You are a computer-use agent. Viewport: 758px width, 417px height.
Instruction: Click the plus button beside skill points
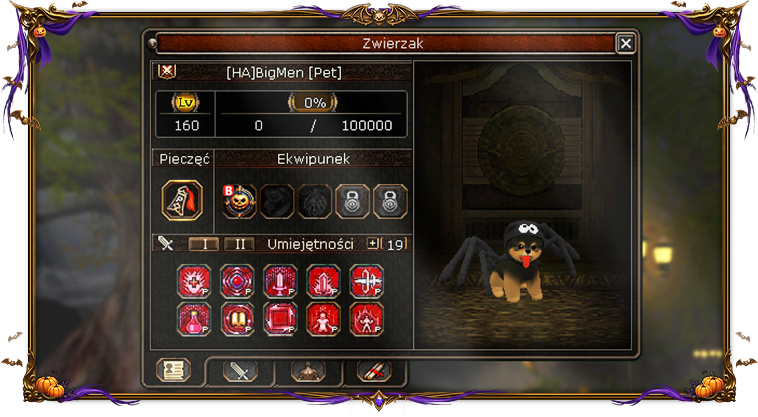click(x=374, y=243)
